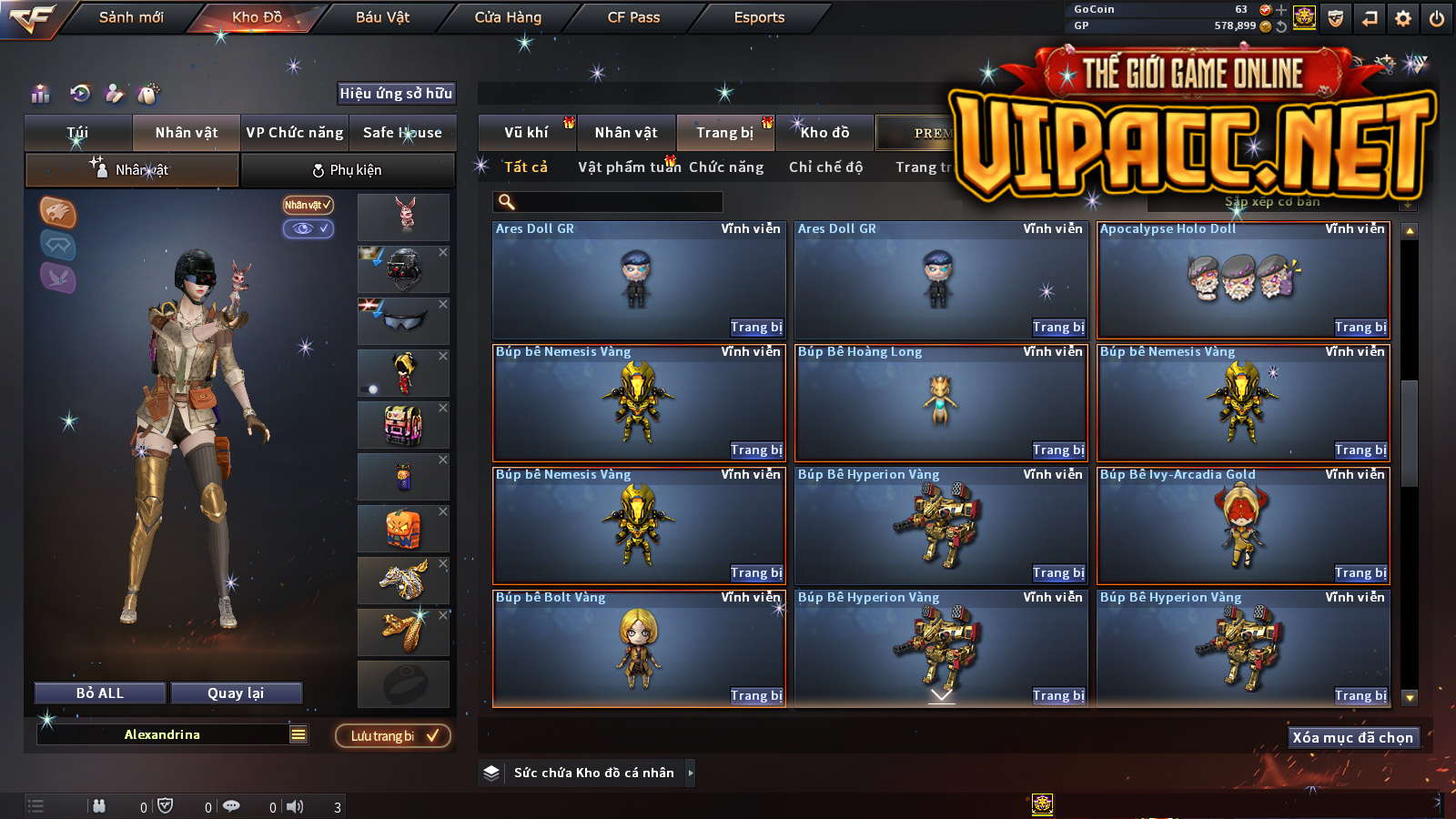Remove all equipment with Bỏ ALL
This screenshot has height=819, width=1456.
(100, 693)
